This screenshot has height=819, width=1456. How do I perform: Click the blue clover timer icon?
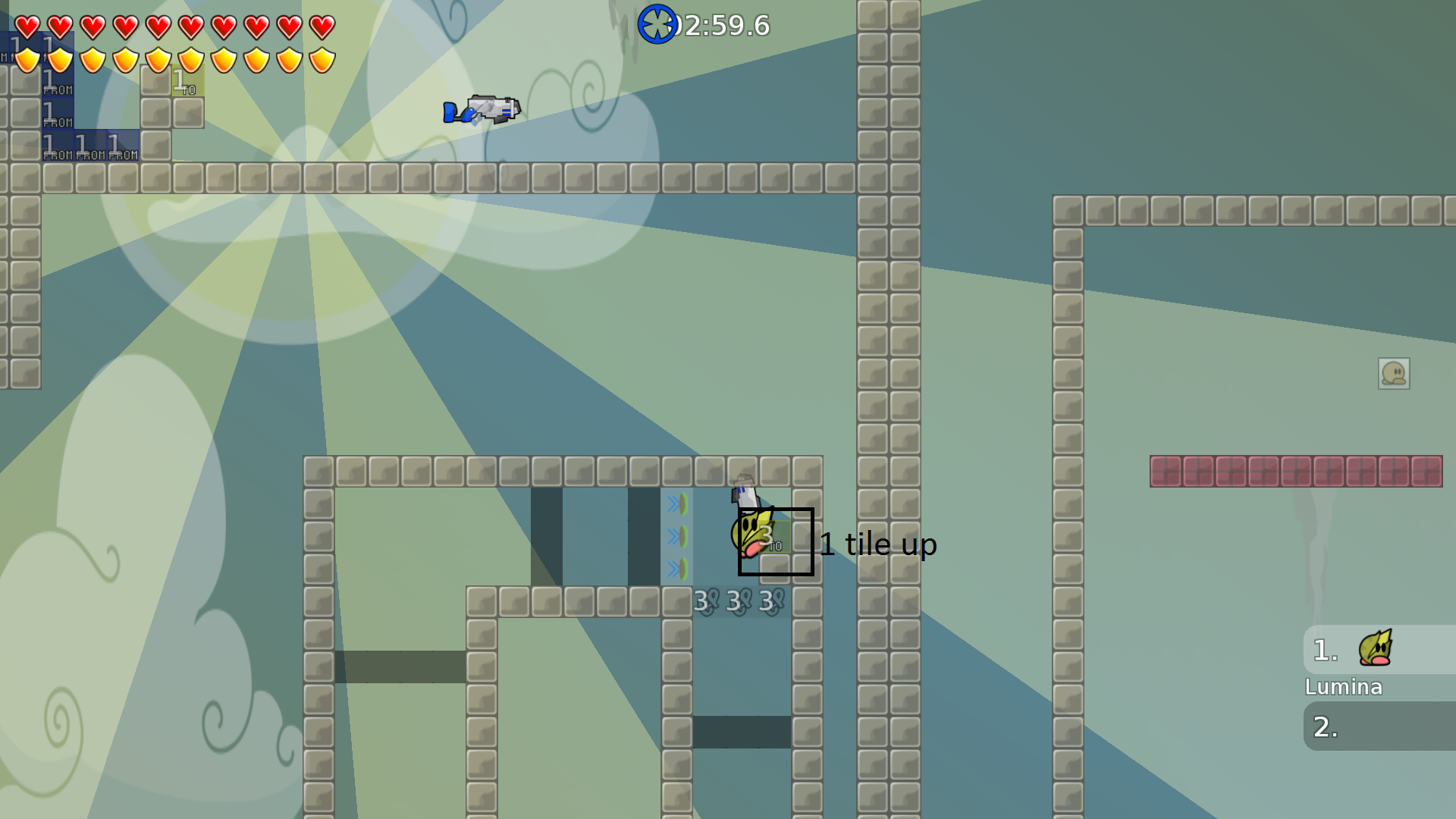(658, 24)
